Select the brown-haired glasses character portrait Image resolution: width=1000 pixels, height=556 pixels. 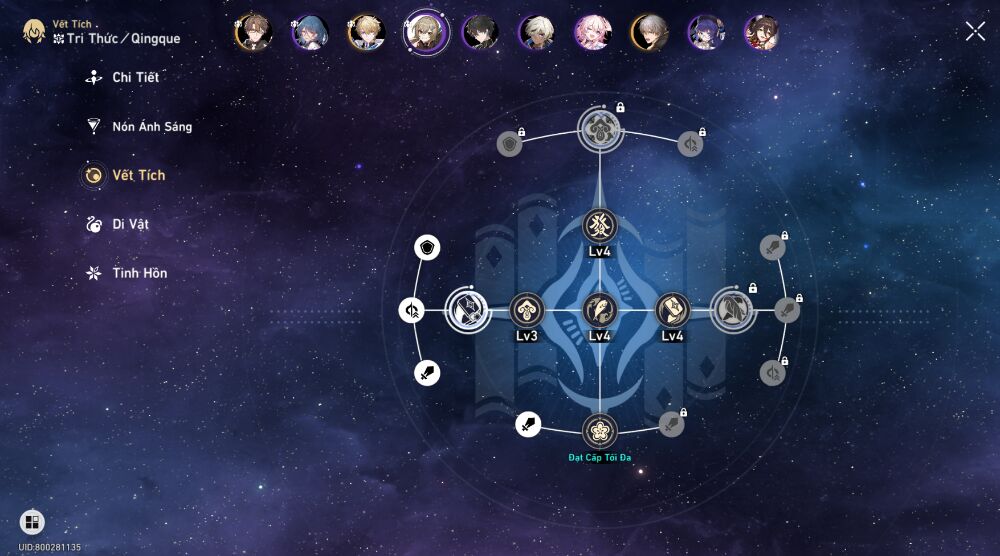pos(252,32)
